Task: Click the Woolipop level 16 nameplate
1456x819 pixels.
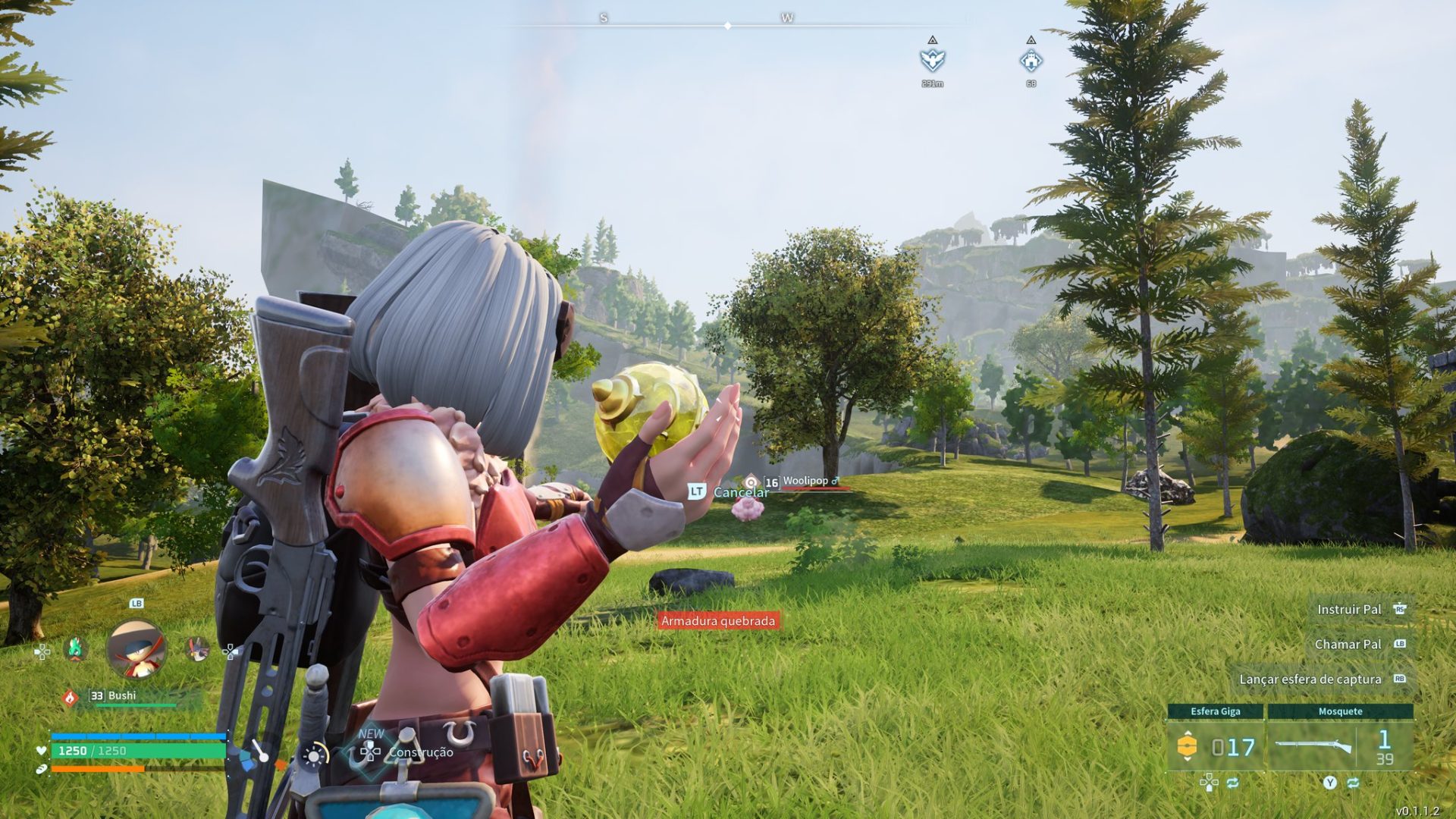Action: (804, 482)
